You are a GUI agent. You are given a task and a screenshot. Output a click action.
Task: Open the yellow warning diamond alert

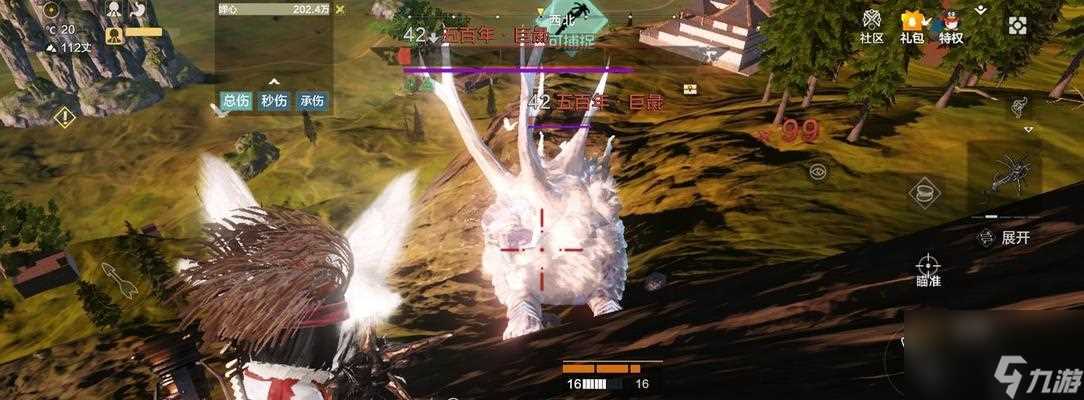click(x=65, y=117)
